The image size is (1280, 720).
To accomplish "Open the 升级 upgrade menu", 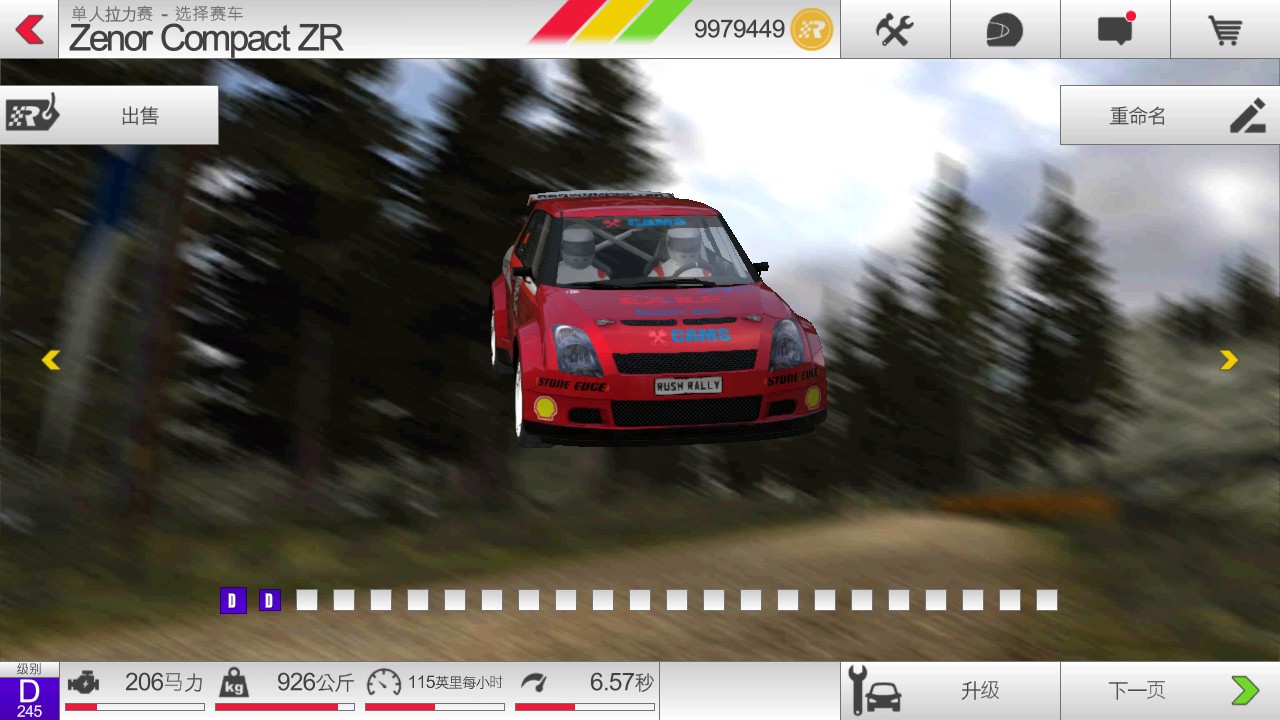I will pos(949,690).
